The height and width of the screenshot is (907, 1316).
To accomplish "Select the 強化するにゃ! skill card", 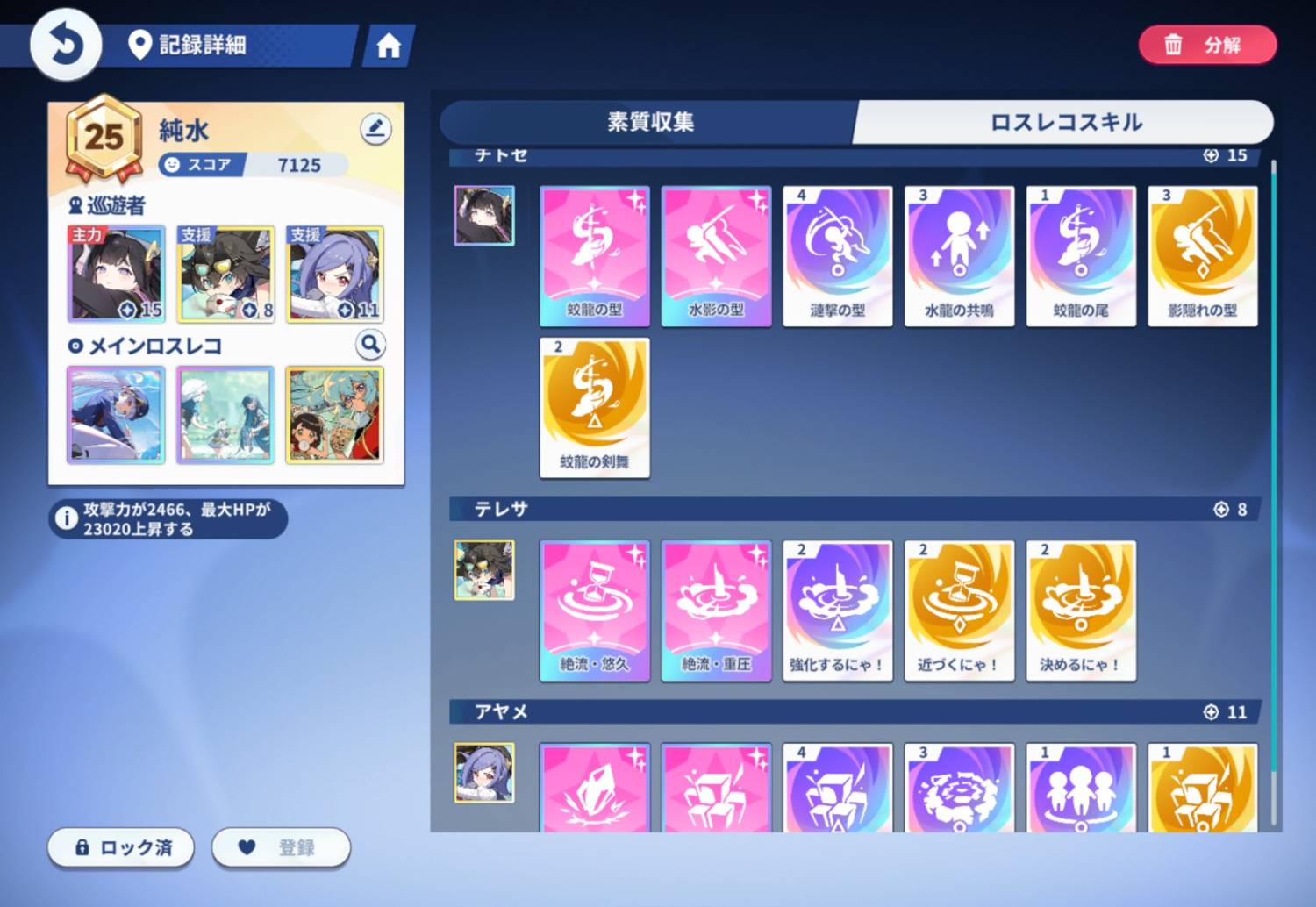I will tap(837, 610).
